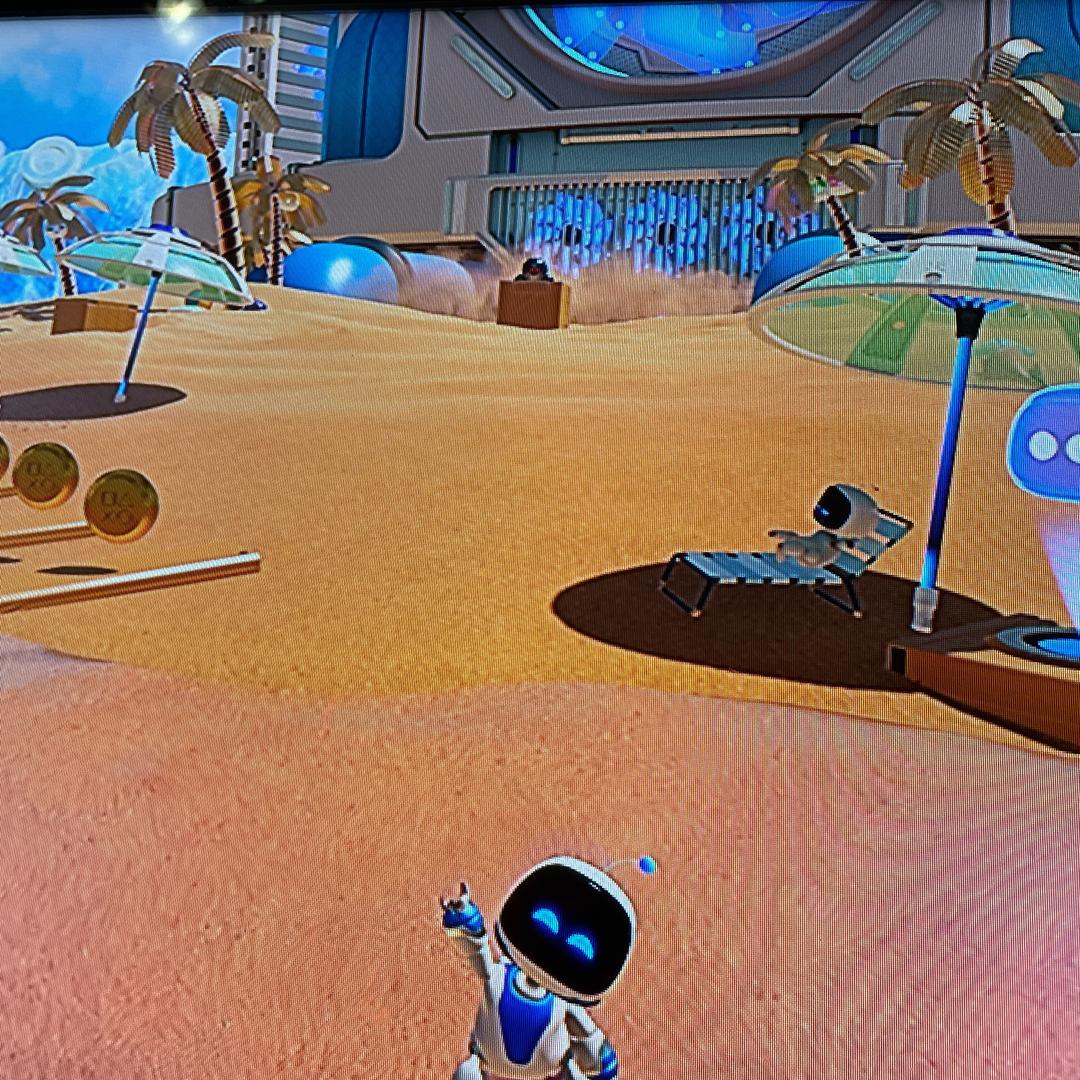Open the blue ellipsis speech bubble
Screen dimensions: 1080x1080
click(1048, 445)
